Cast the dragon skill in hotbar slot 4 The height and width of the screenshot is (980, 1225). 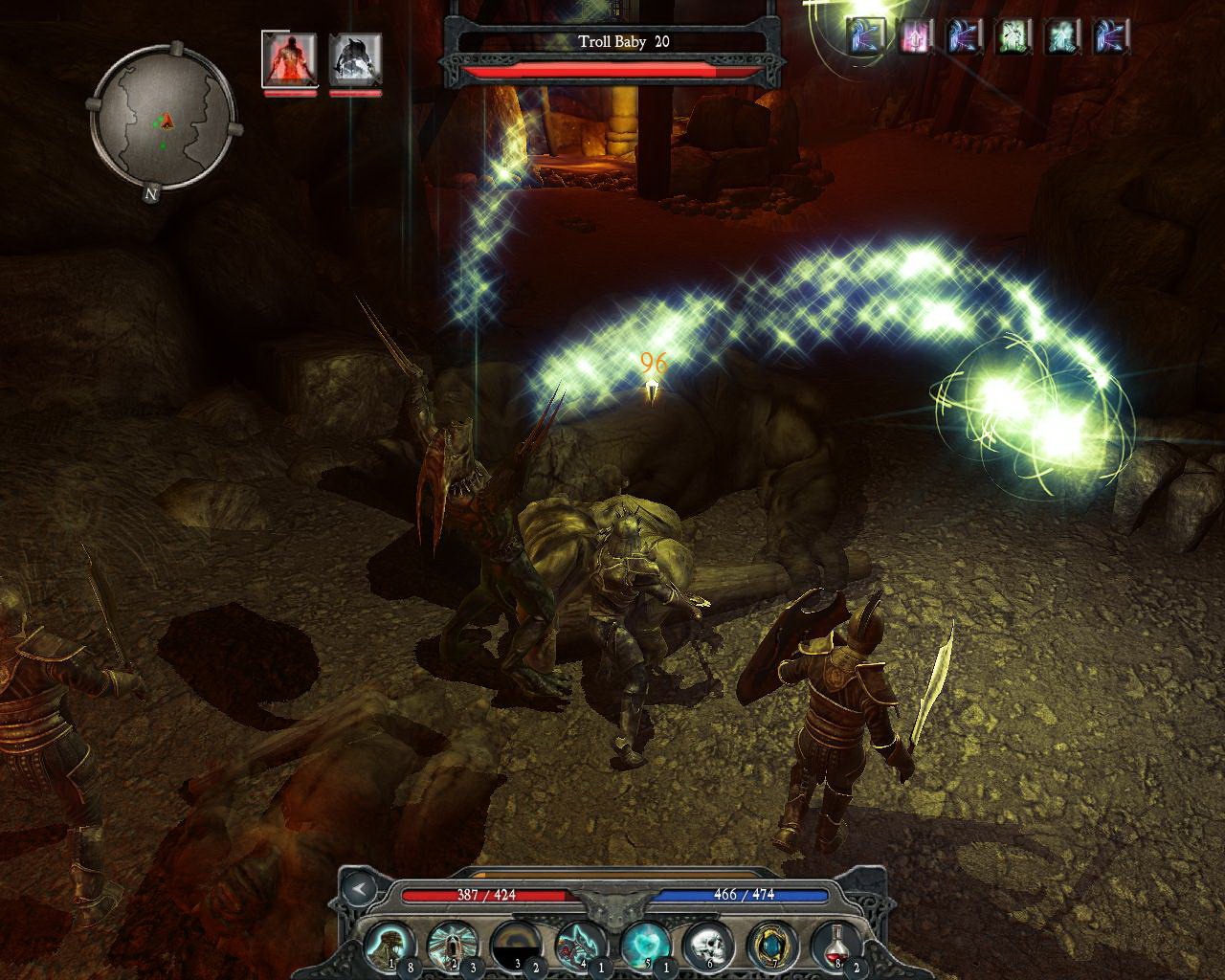pos(580,942)
